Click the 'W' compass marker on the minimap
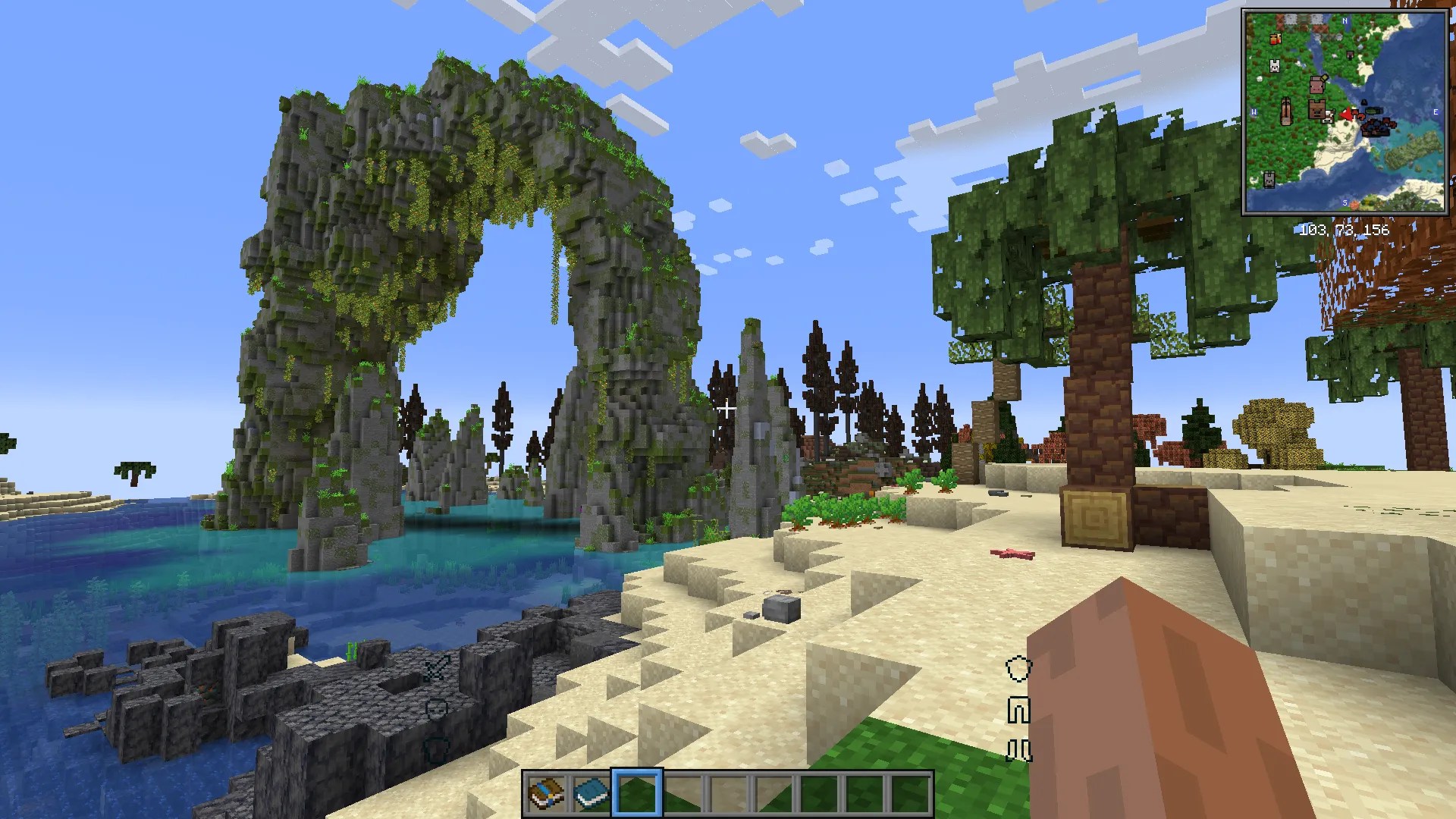This screenshot has height=819, width=1456. click(x=1254, y=111)
